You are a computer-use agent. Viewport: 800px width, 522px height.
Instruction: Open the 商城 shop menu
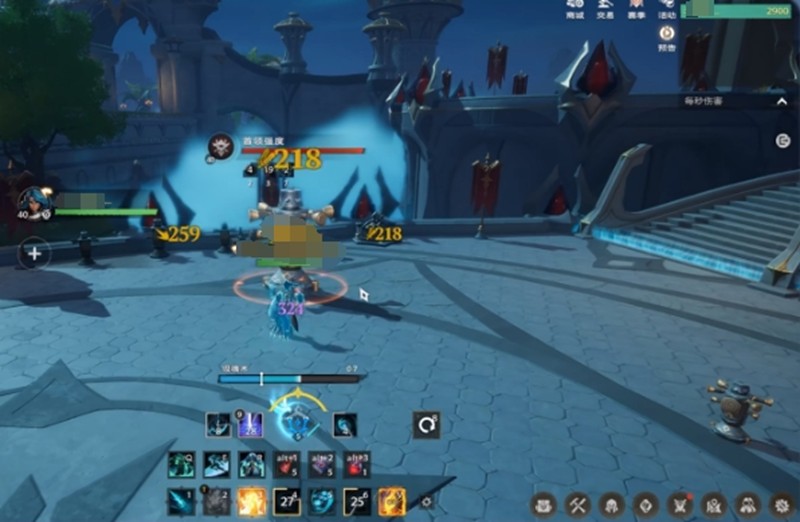click(575, 9)
